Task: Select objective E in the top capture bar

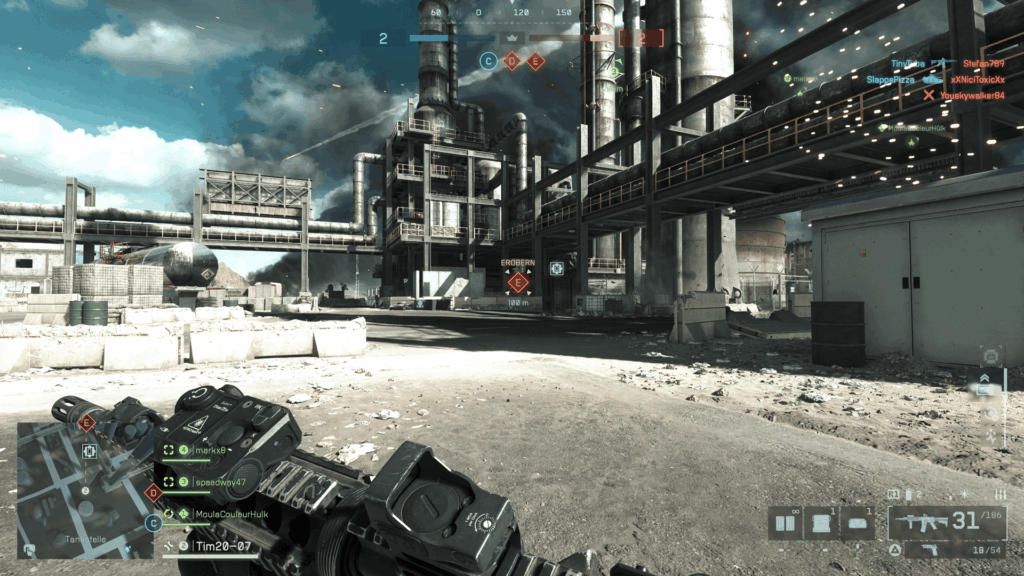Action: [536, 61]
